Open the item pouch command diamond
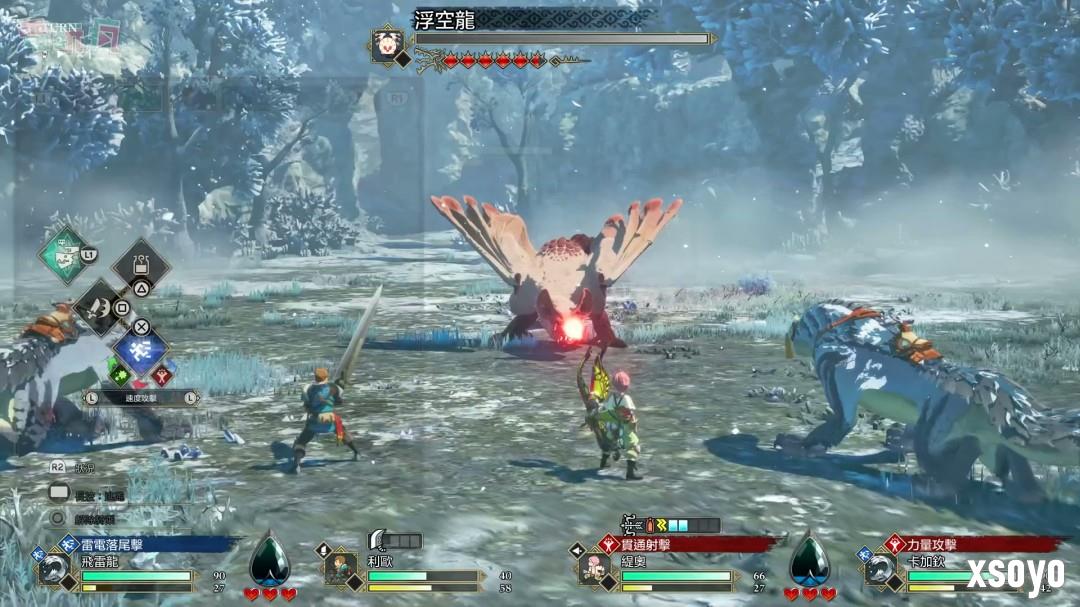This screenshot has width=1080, height=607. point(141,266)
